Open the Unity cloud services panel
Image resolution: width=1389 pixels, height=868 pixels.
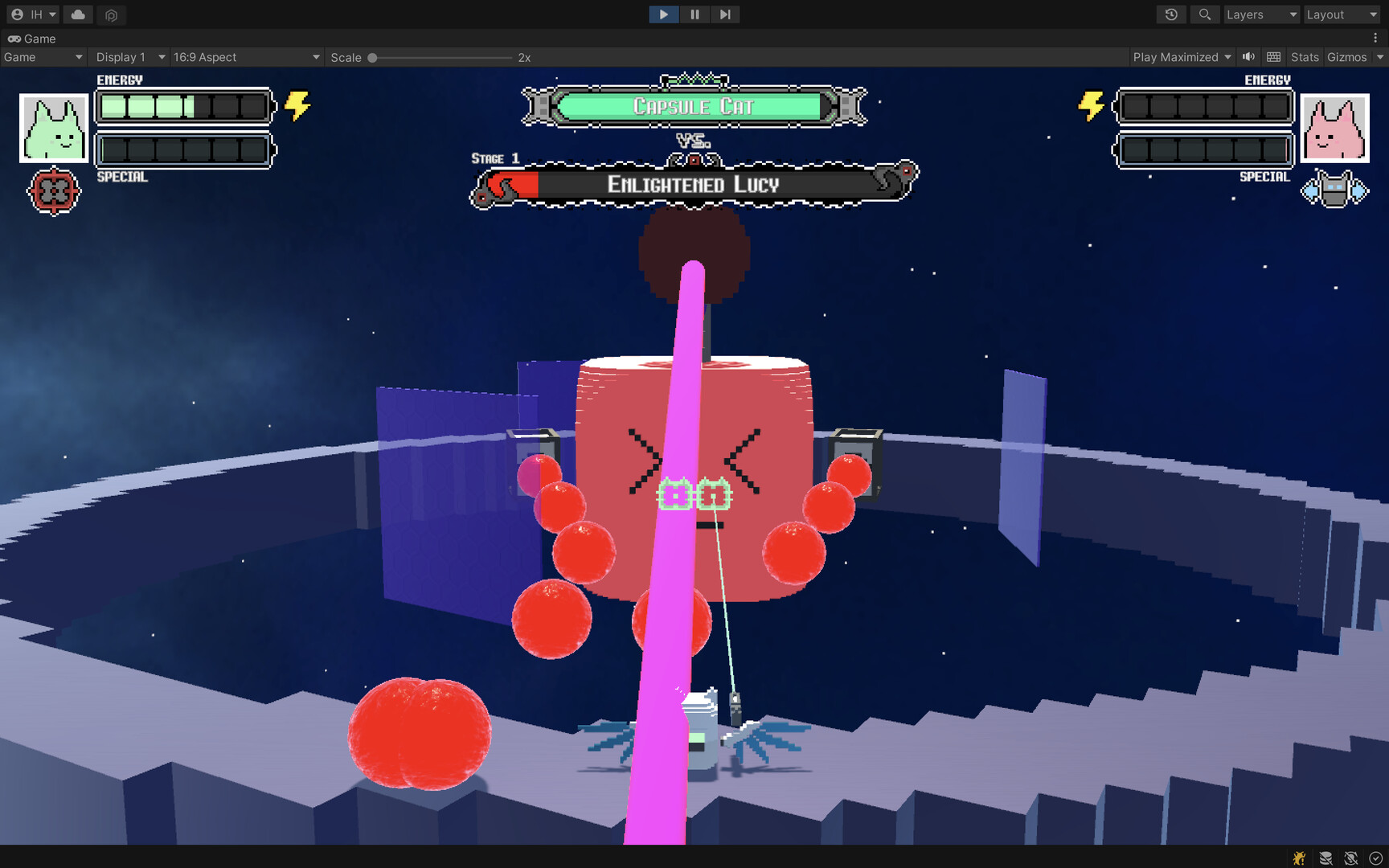tap(77, 14)
